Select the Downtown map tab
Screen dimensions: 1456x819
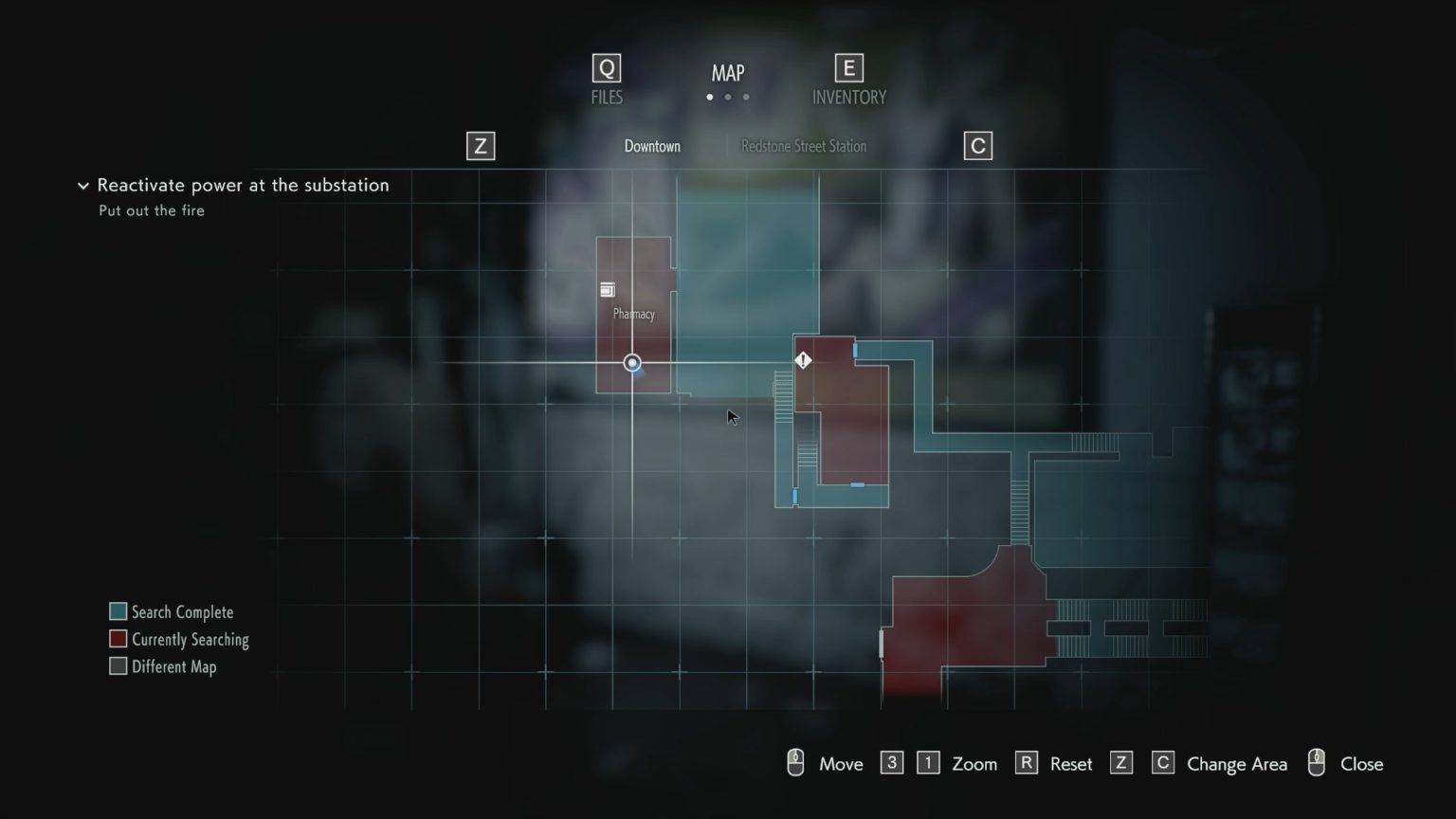(x=651, y=146)
